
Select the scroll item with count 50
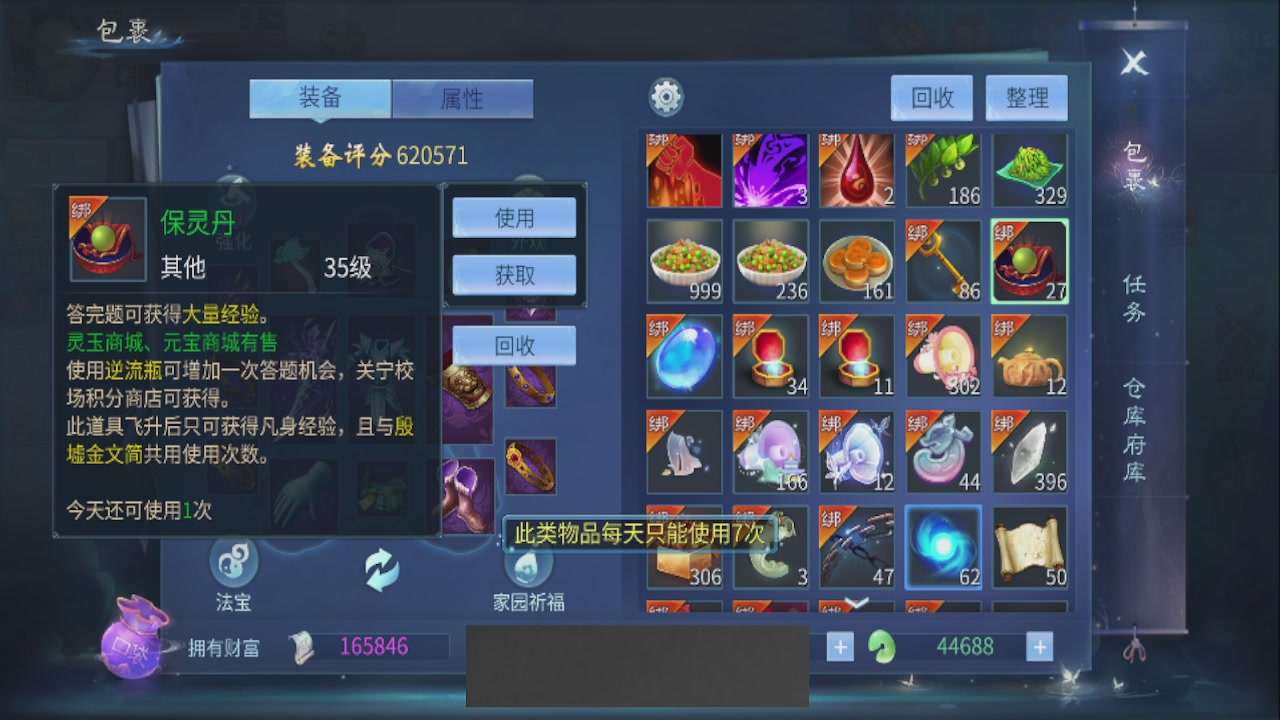(1029, 545)
